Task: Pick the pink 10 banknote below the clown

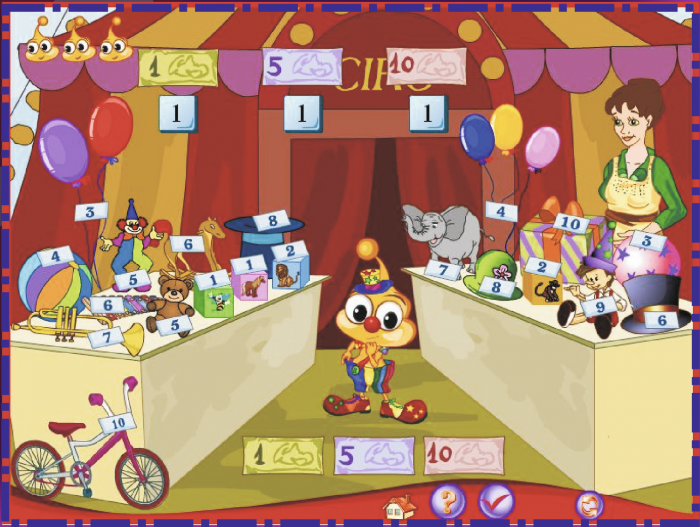Action: click(x=463, y=455)
